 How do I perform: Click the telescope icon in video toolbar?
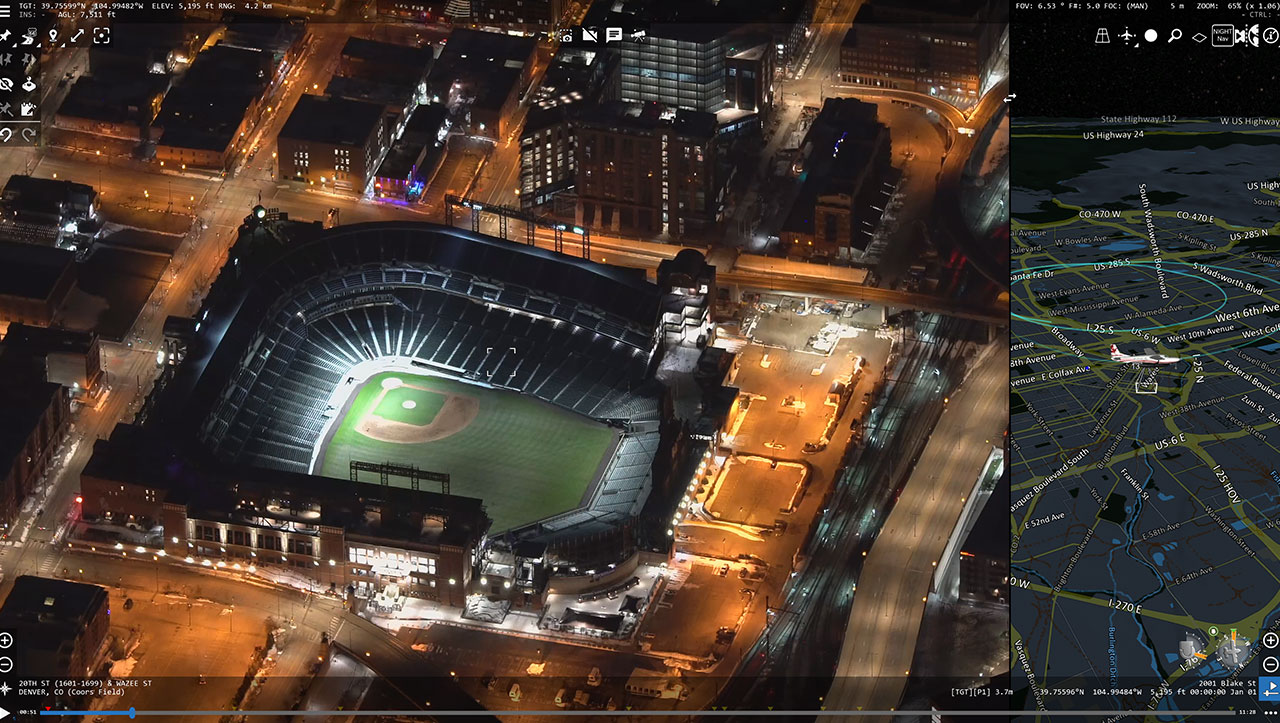pos(638,35)
